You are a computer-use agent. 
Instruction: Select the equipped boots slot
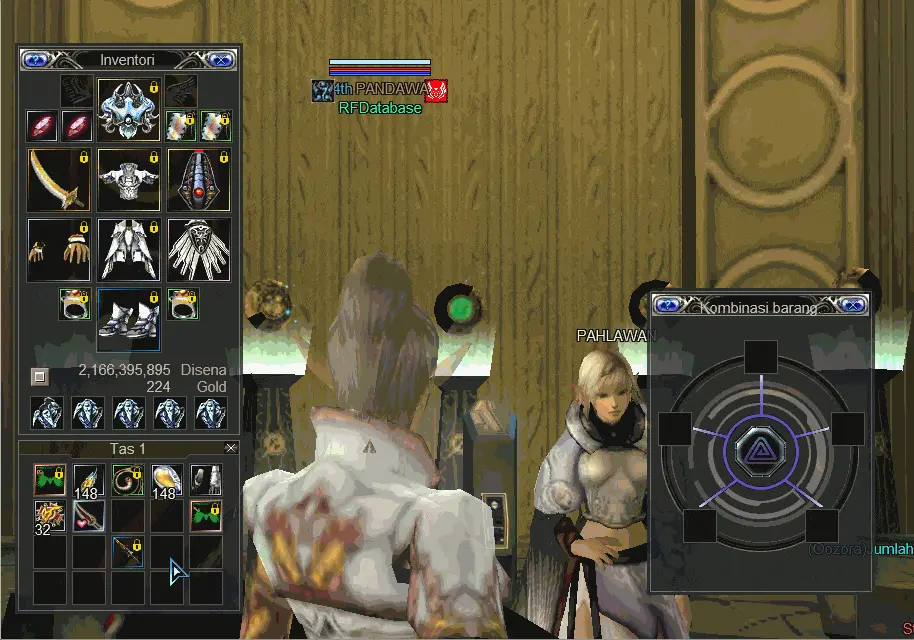point(129,319)
